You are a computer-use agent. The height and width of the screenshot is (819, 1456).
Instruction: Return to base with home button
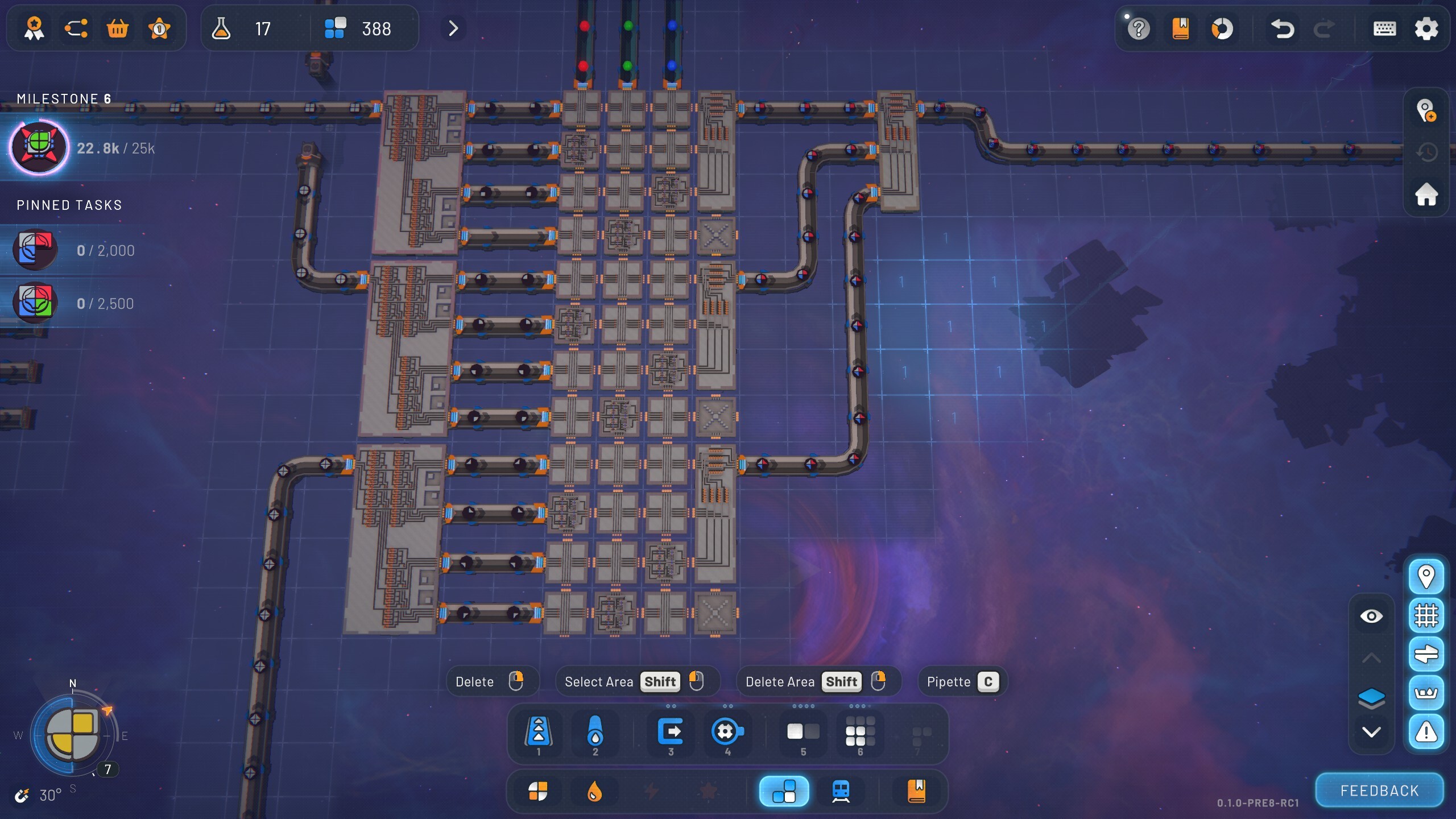click(x=1426, y=195)
